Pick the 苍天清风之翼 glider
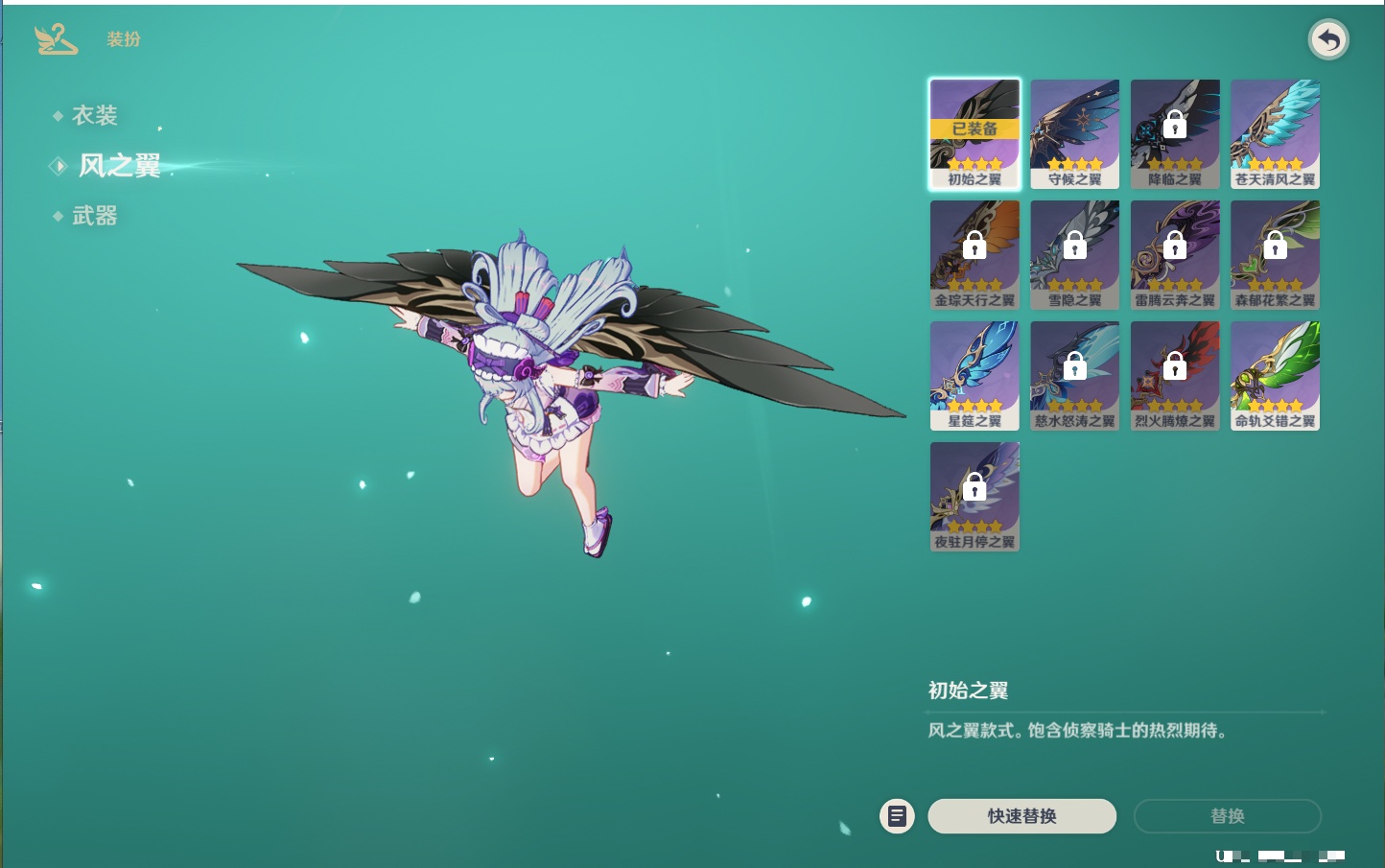Viewport: 1385px width, 868px height. click(x=1275, y=134)
